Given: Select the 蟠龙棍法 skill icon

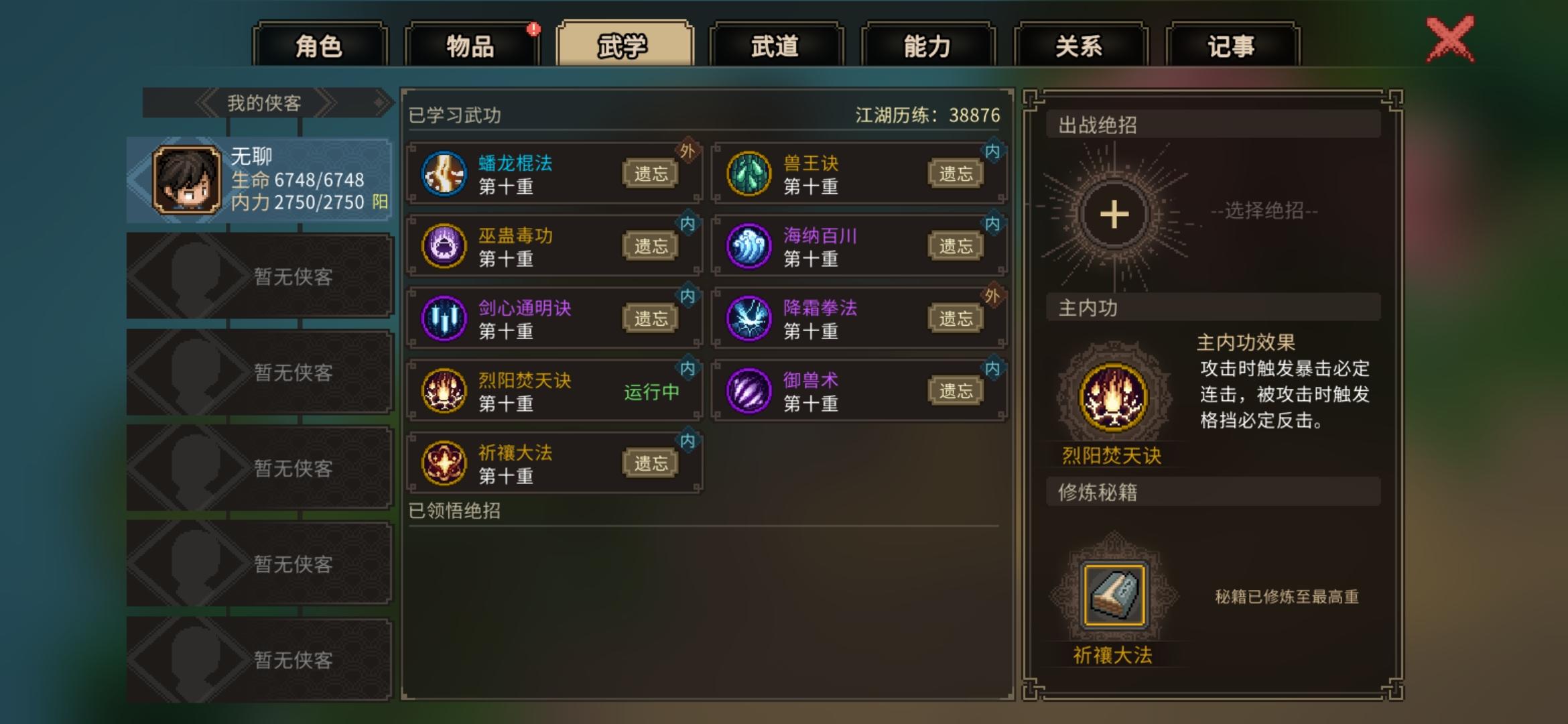Looking at the screenshot, I should pos(444,174).
